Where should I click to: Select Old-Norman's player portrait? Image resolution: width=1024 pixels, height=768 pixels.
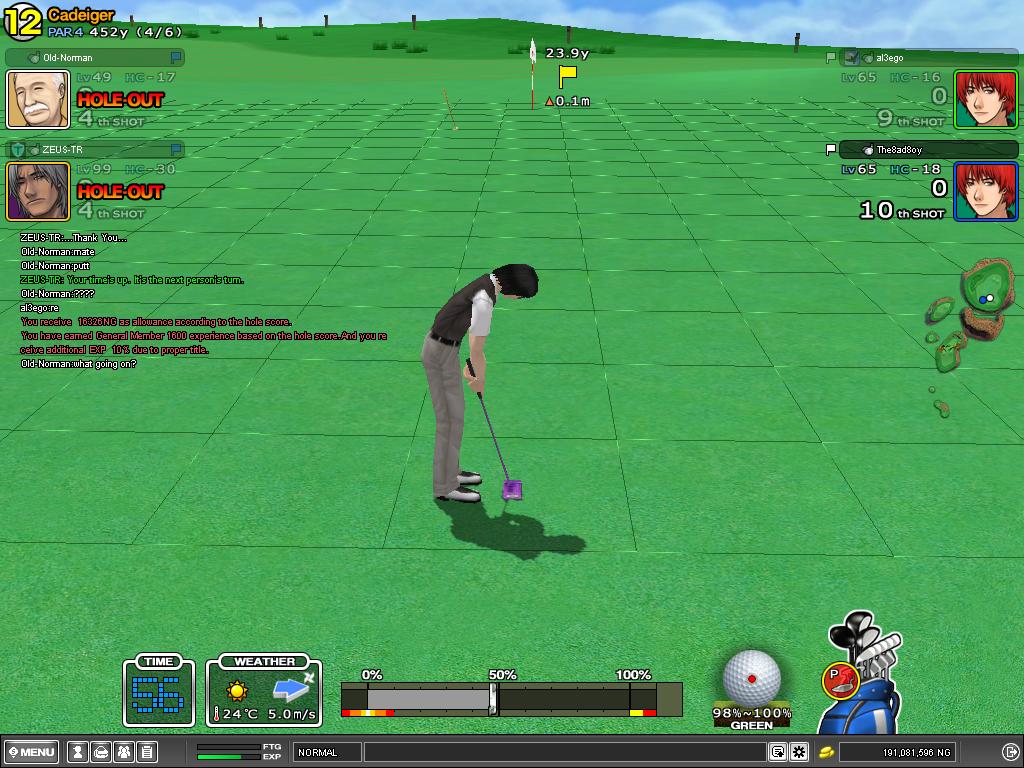point(39,99)
